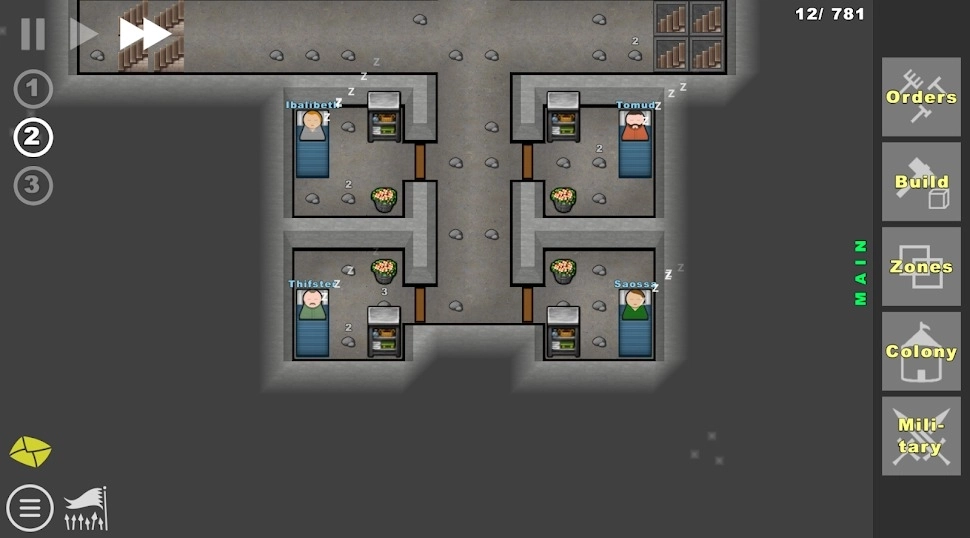The image size is (970, 538).
Task: Open the hamburger main menu
Action: [x=30, y=507]
